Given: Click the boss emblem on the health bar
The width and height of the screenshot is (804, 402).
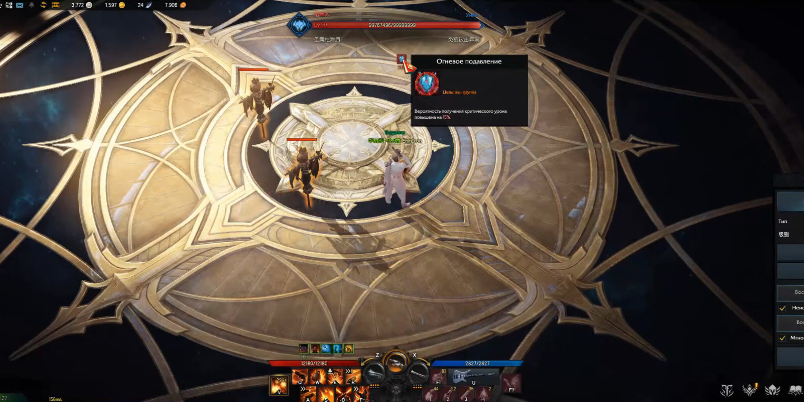Looking at the screenshot, I should [x=299, y=25].
